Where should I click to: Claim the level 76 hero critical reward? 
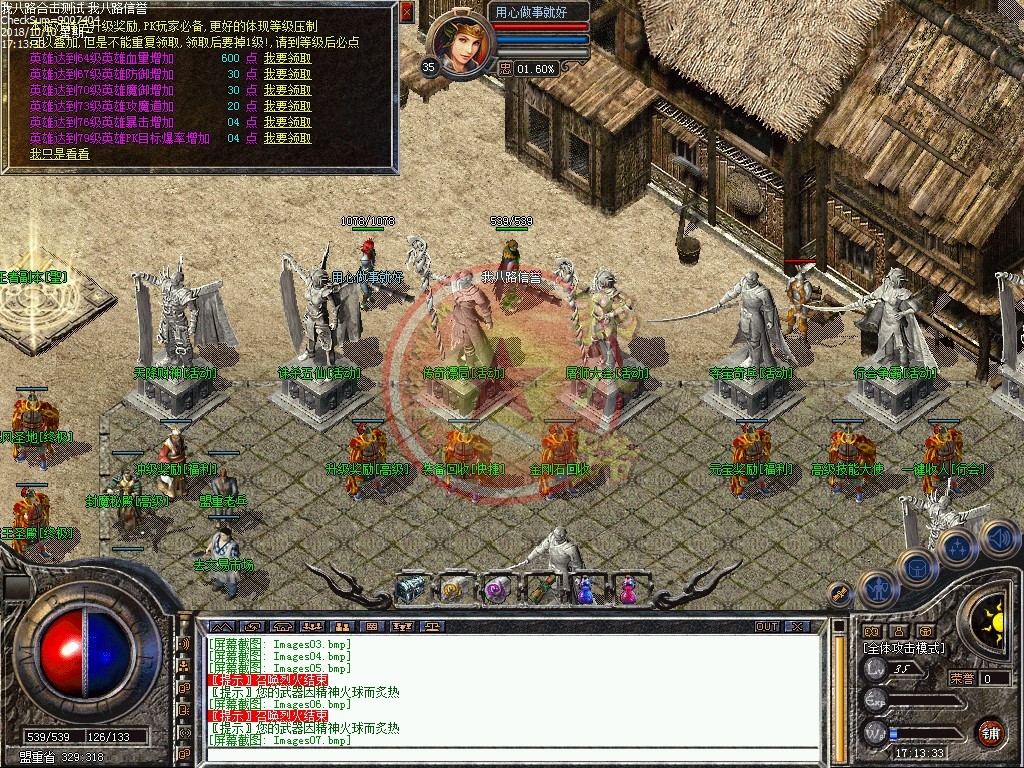[287, 122]
